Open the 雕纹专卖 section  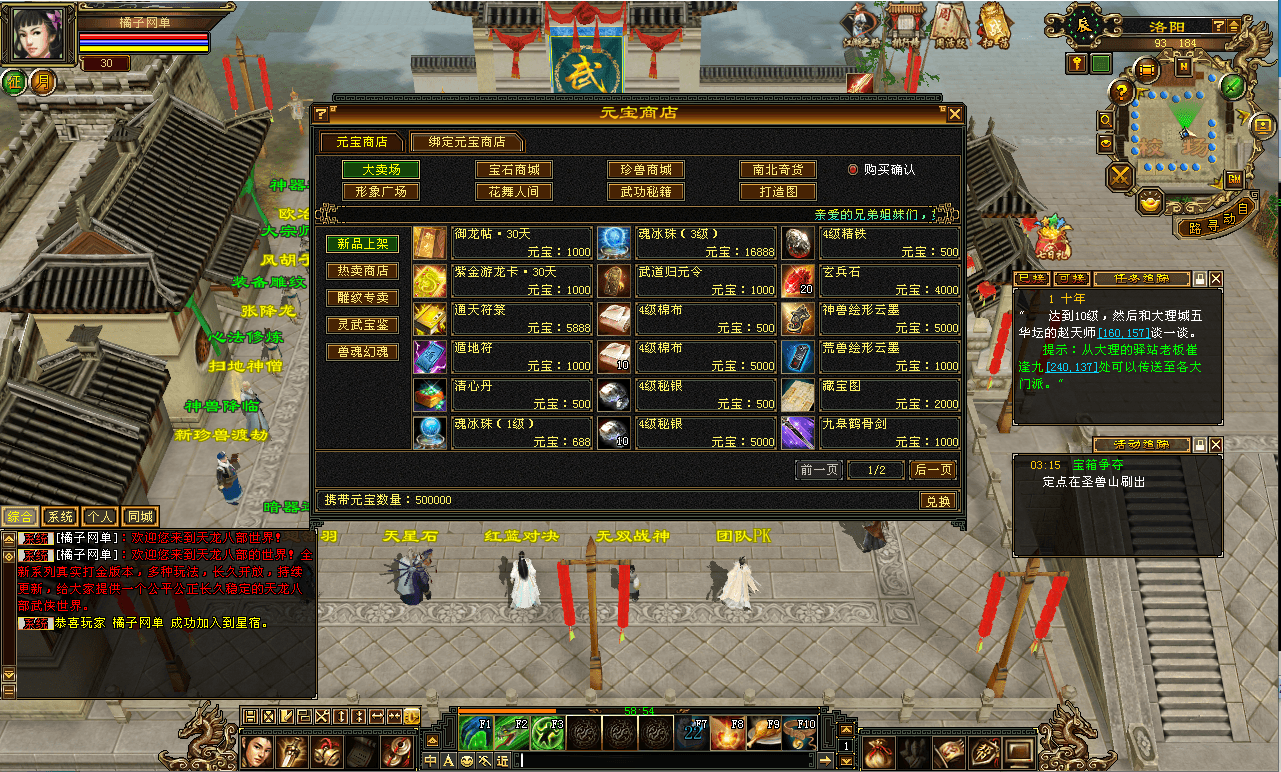click(x=362, y=298)
